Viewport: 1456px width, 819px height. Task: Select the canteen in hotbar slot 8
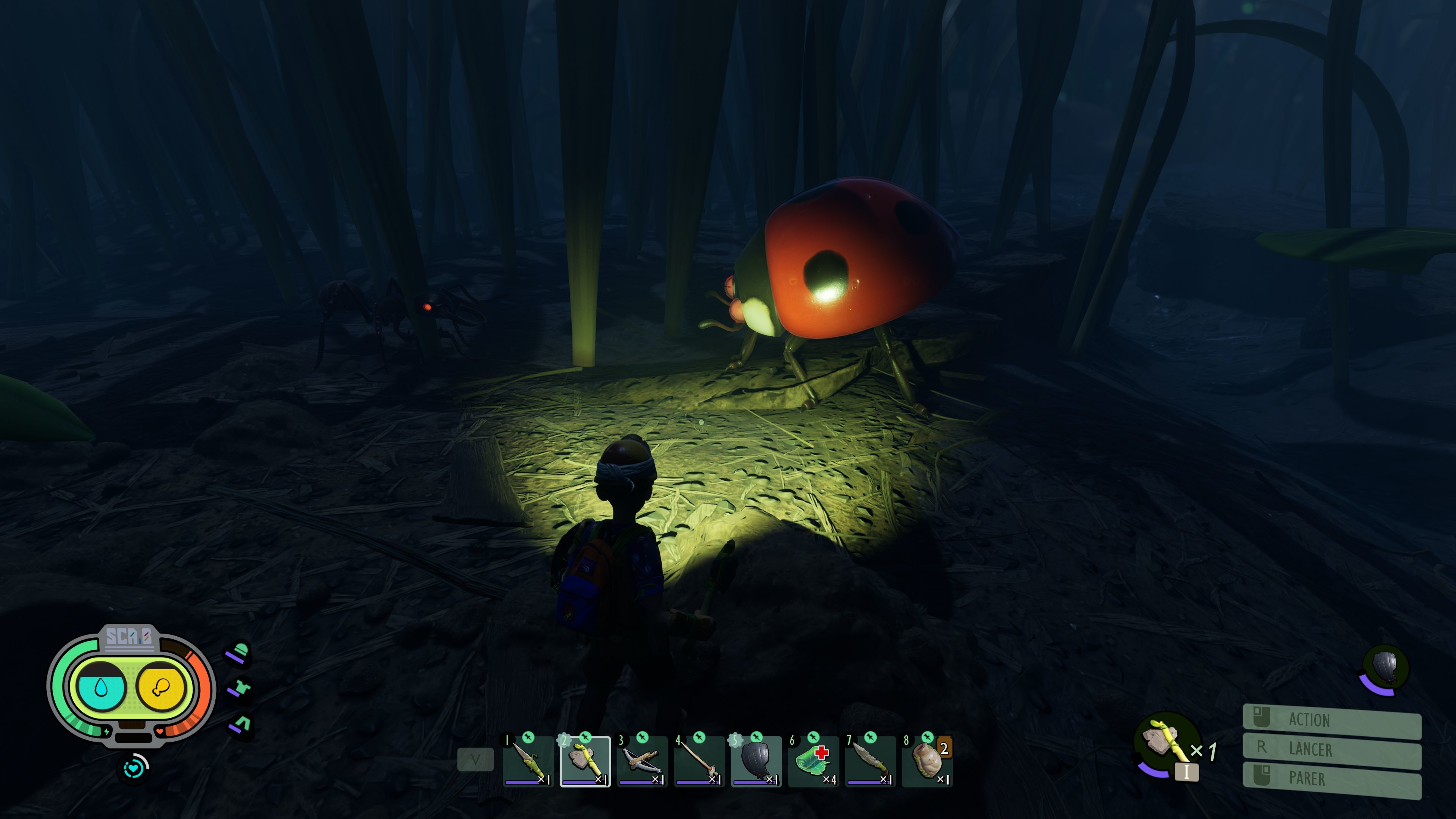(927, 761)
